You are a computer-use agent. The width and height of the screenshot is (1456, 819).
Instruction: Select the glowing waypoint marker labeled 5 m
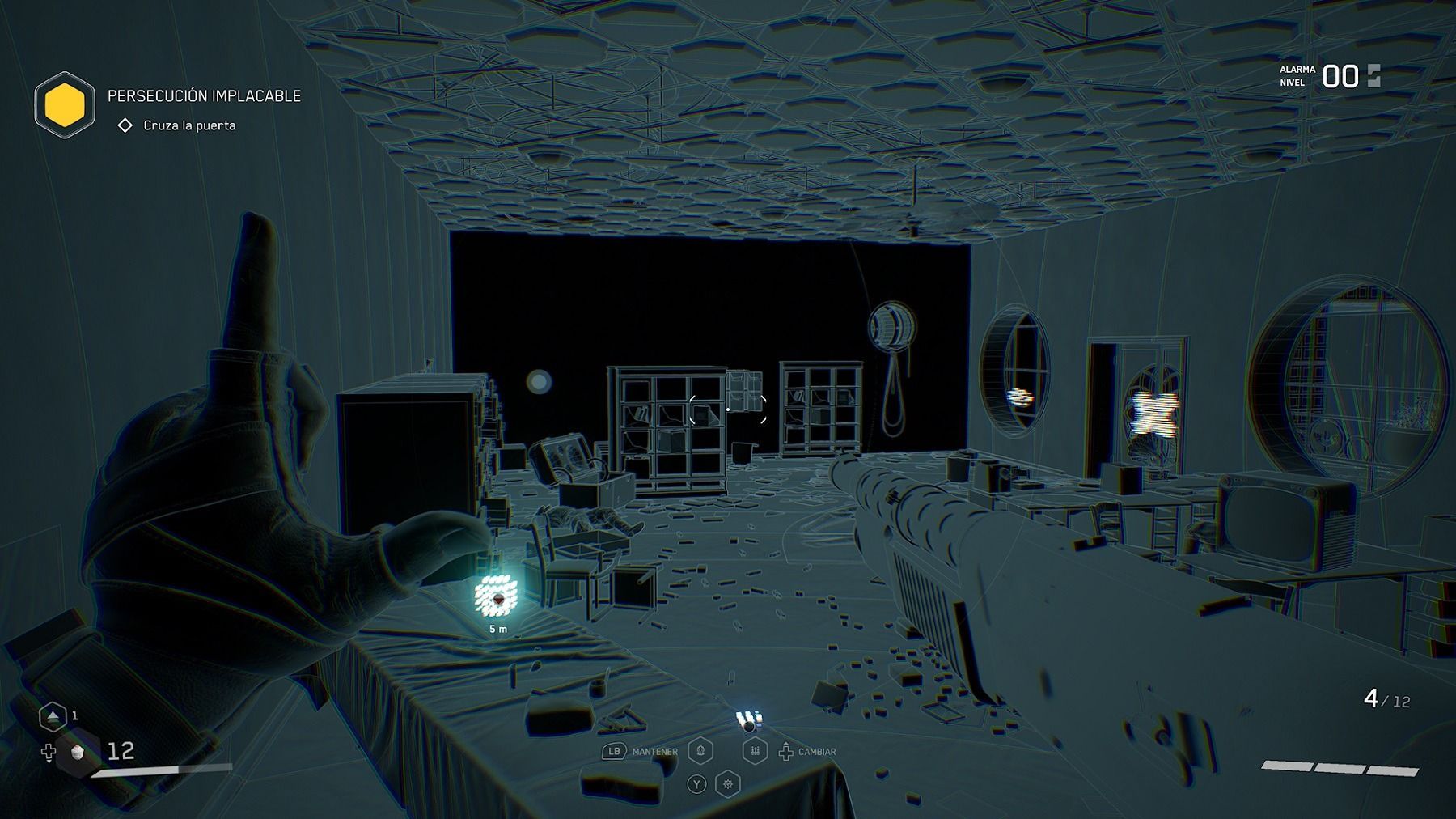pos(496,596)
